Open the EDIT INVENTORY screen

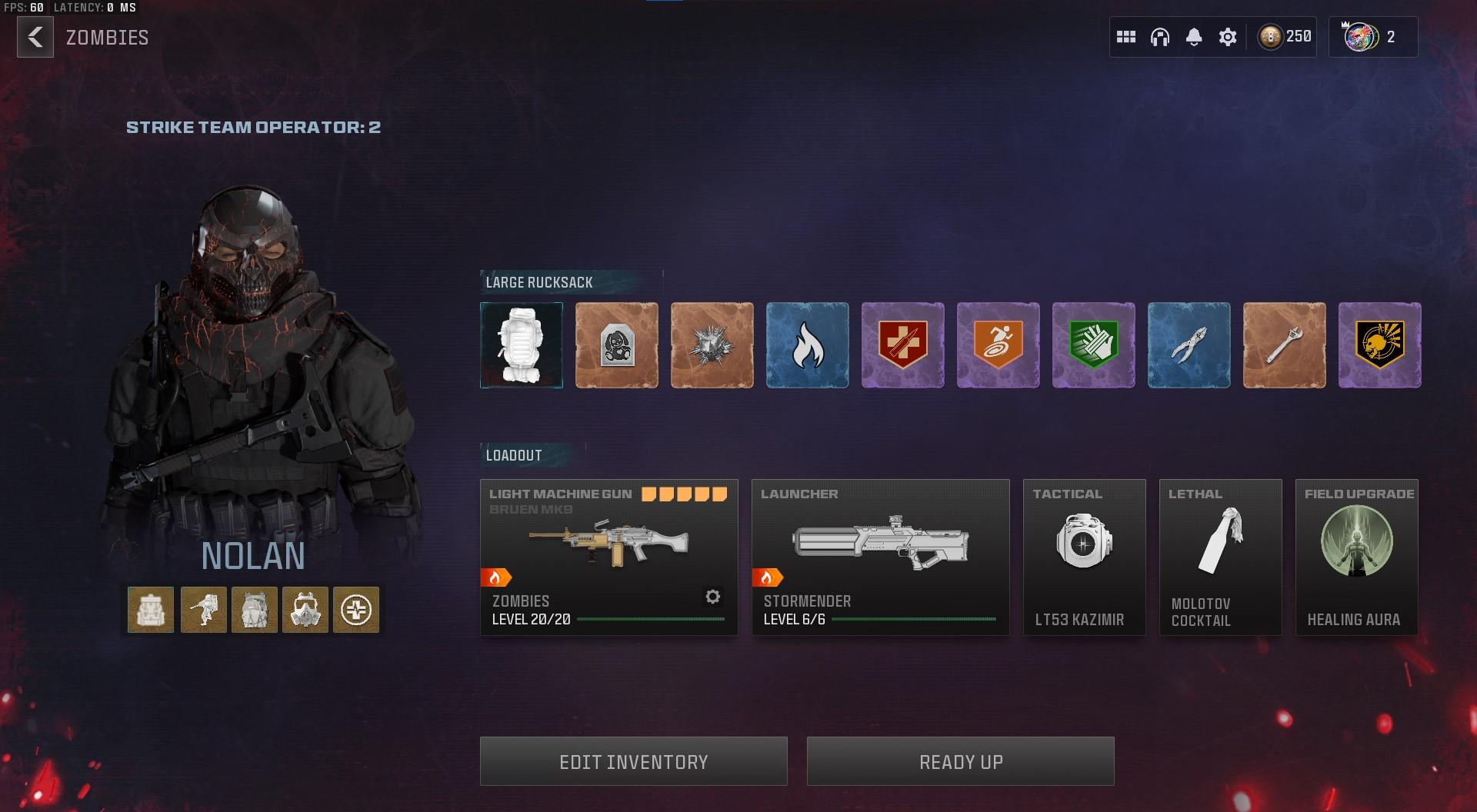(633, 760)
